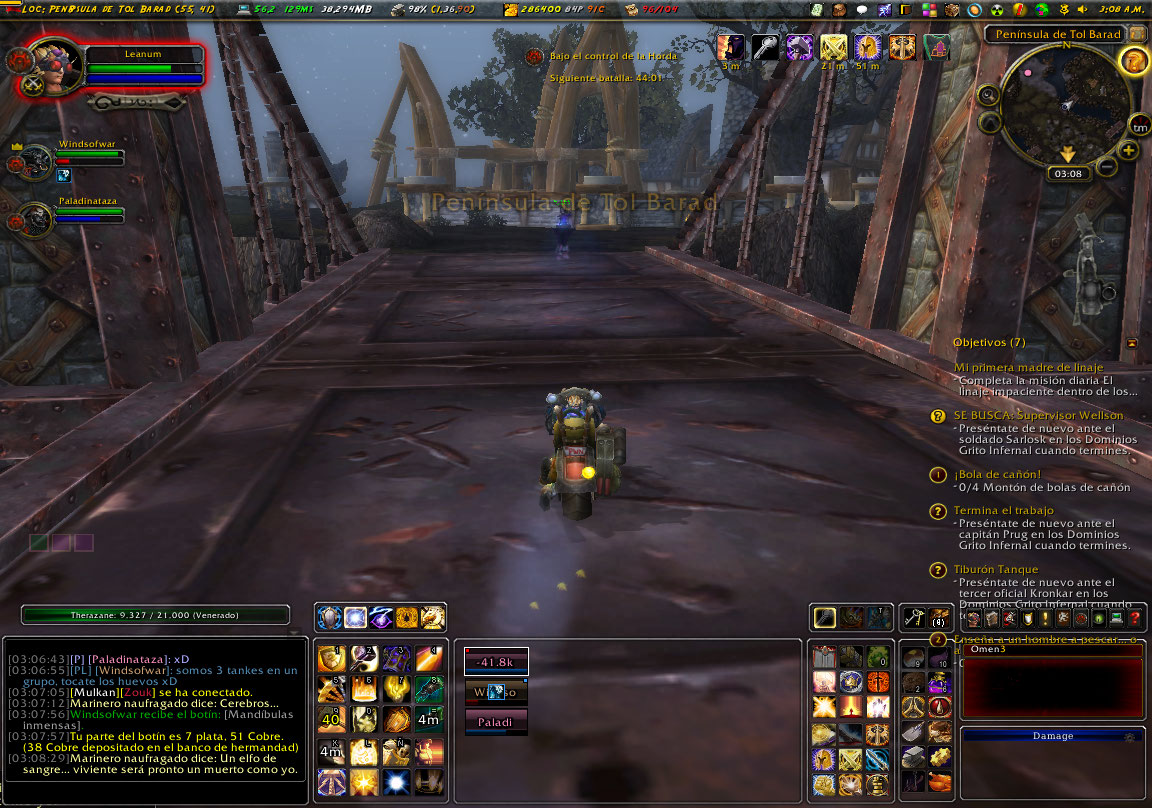The height and width of the screenshot is (808, 1152).
Task: Open the minimap clock showing 03:08
Action: coord(1067,173)
